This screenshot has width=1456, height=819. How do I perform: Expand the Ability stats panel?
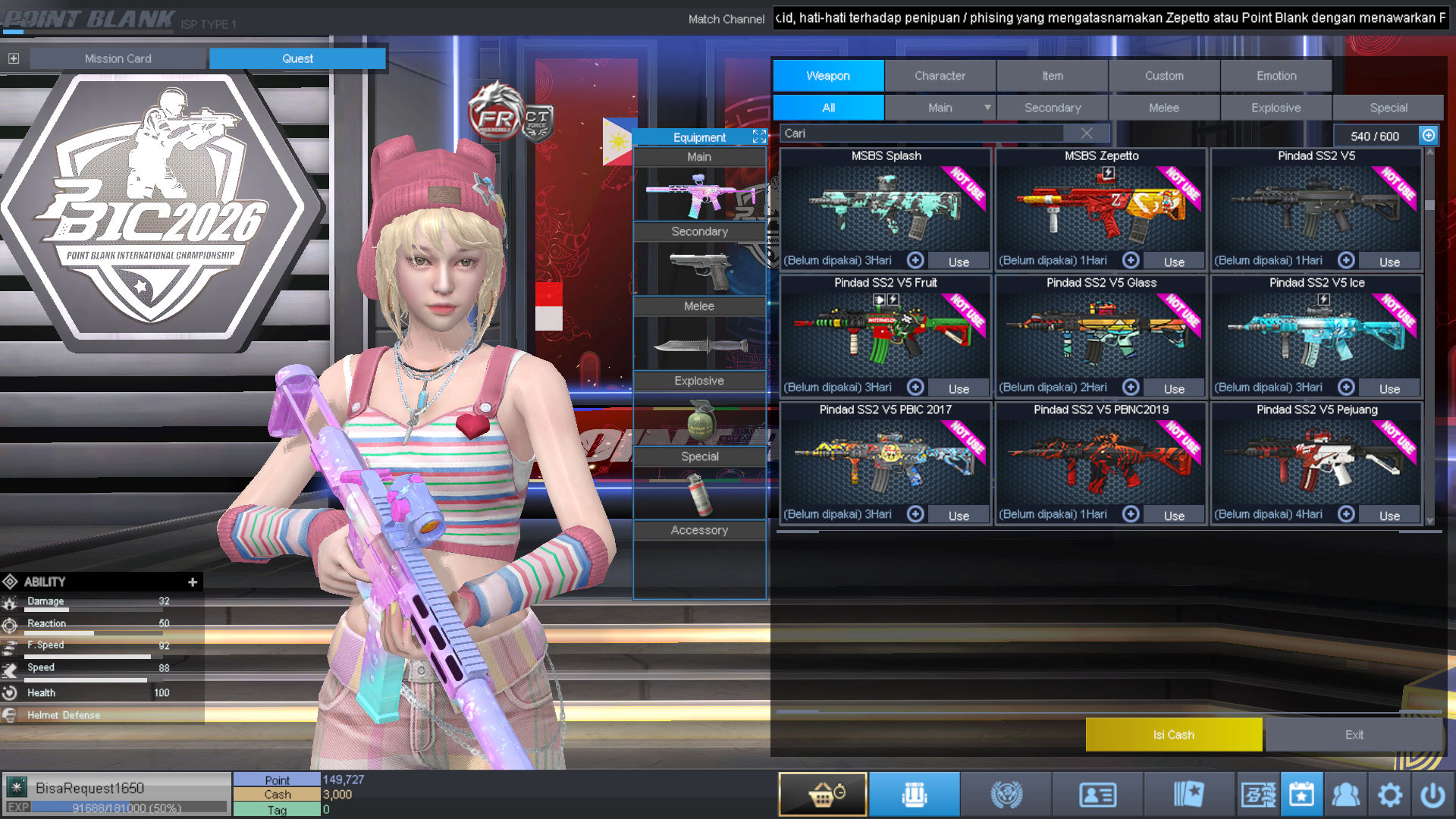point(193,582)
